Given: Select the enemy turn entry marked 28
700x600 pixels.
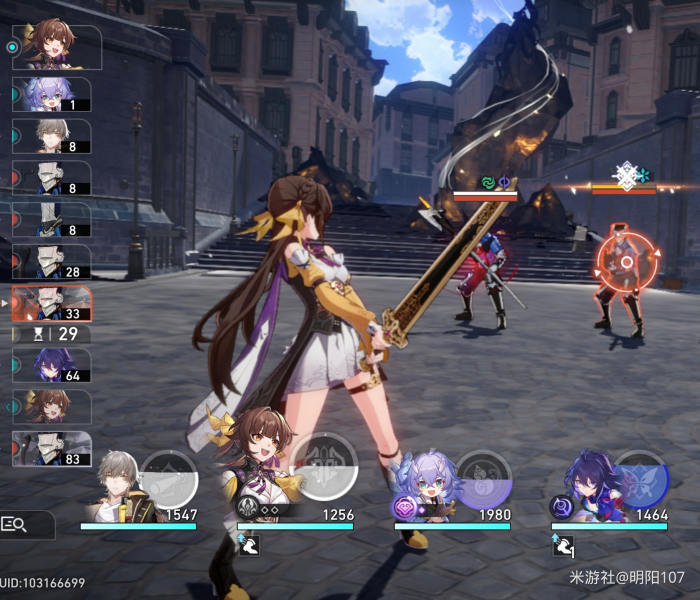Looking at the screenshot, I should (52, 262).
